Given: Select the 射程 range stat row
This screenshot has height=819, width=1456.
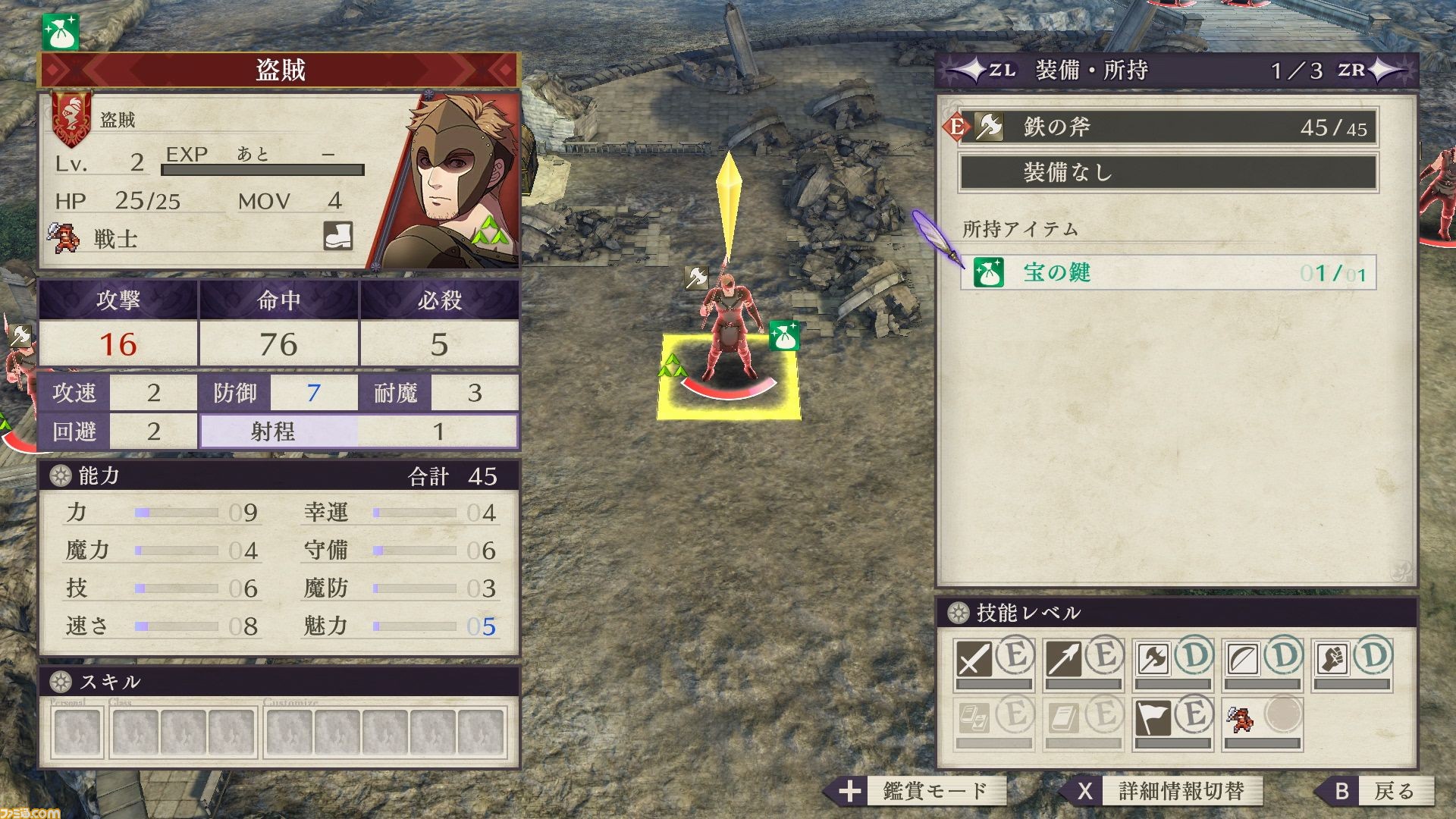Looking at the screenshot, I should tap(359, 431).
